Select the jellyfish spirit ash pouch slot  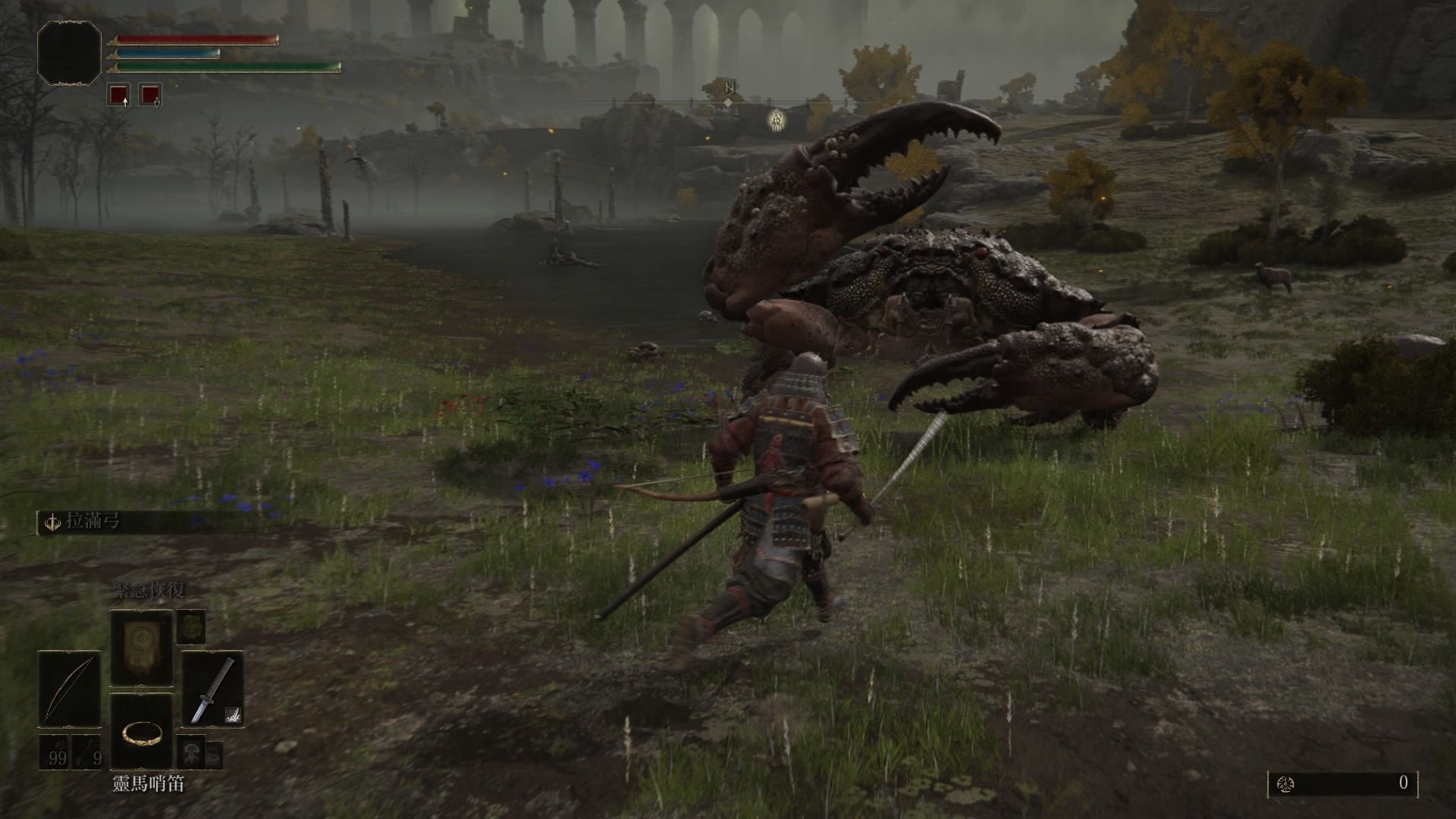(190, 752)
